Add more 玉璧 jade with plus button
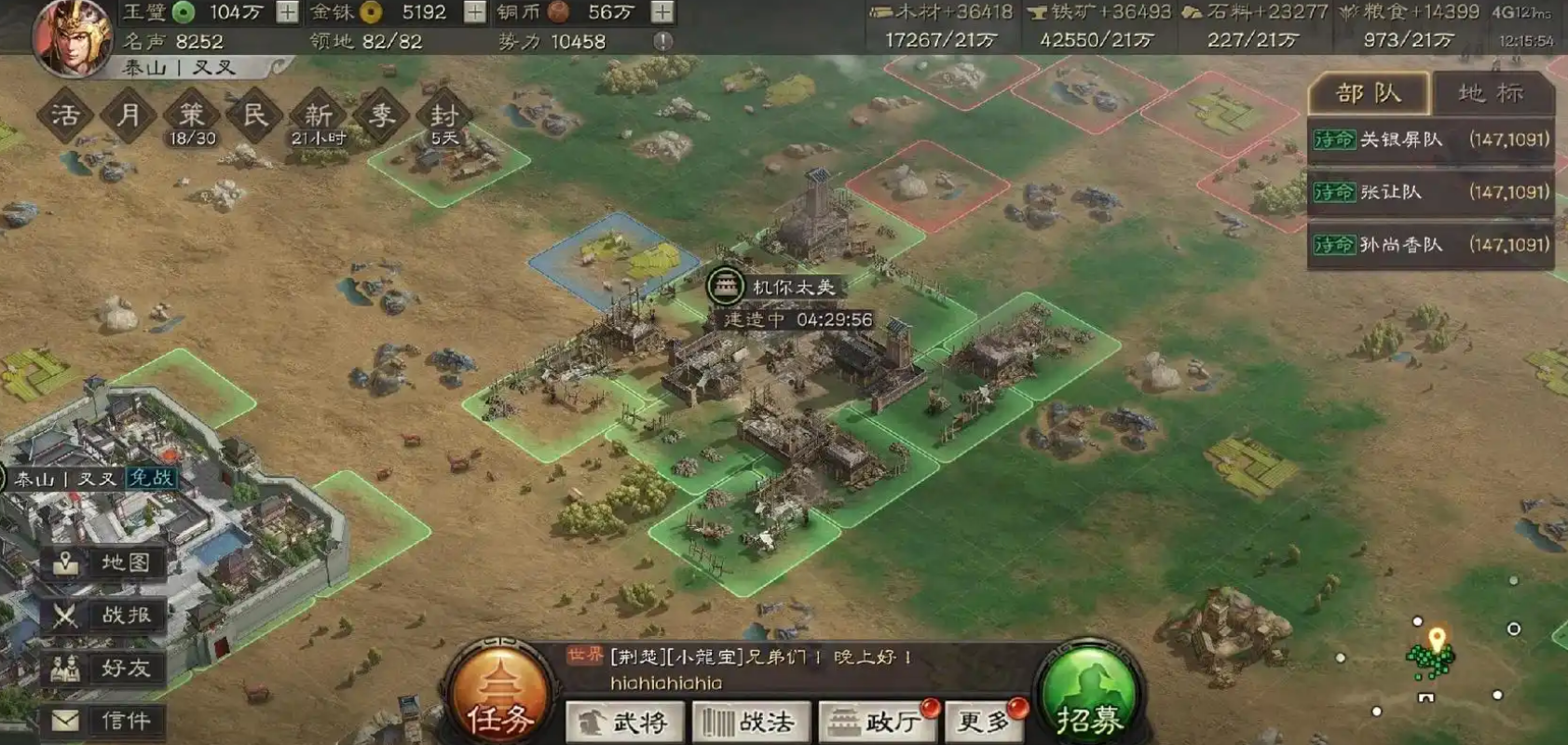The height and width of the screenshot is (745, 1568). point(288,12)
